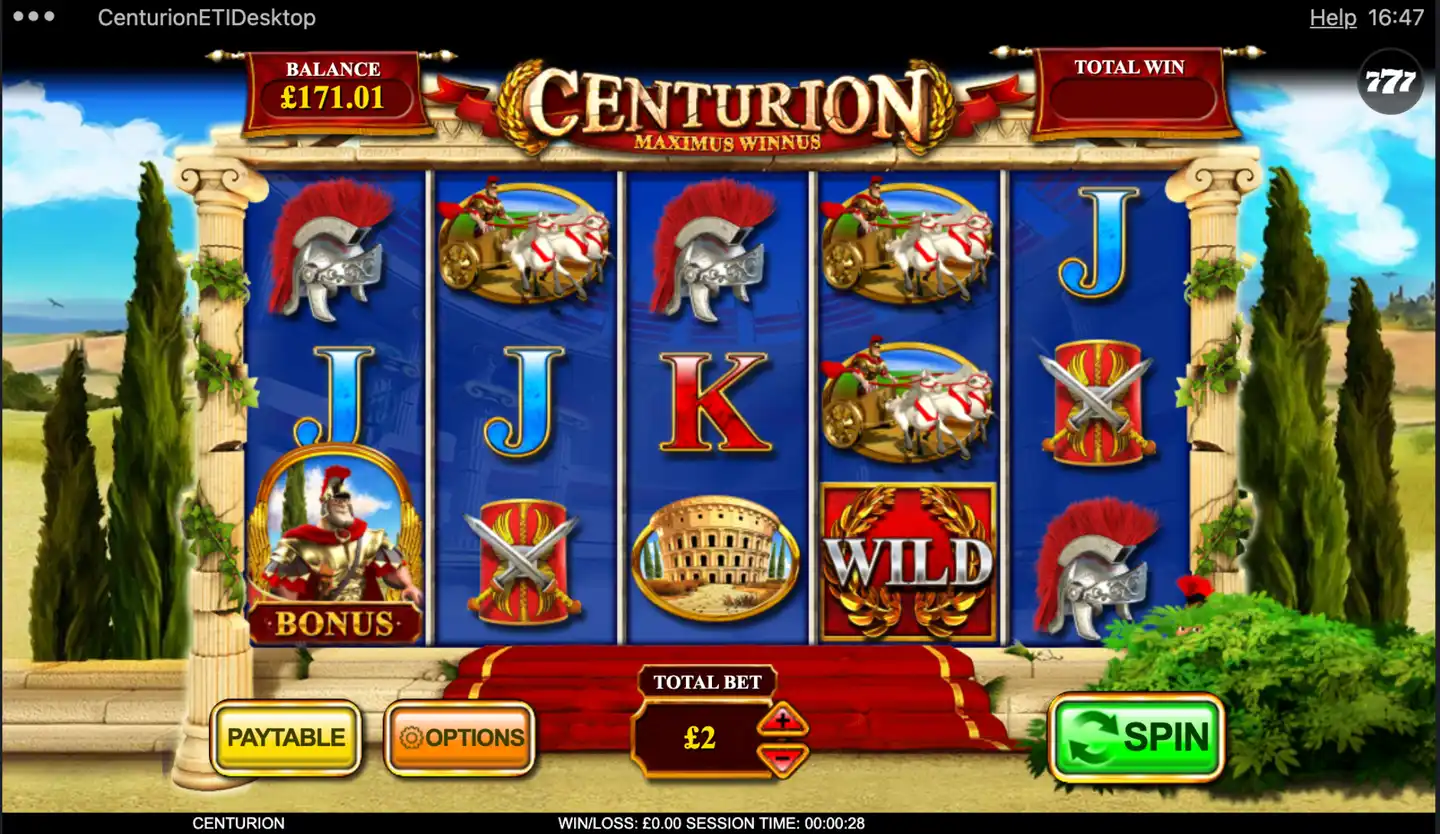Click the Colosseum symbol on reel three
The image size is (1440, 834).
[714, 557]
